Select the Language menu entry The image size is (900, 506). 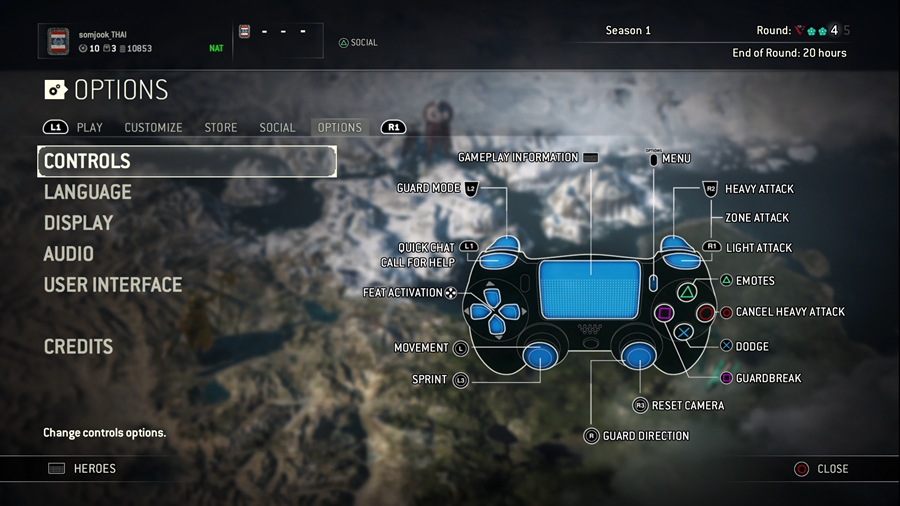coord(88,192)
